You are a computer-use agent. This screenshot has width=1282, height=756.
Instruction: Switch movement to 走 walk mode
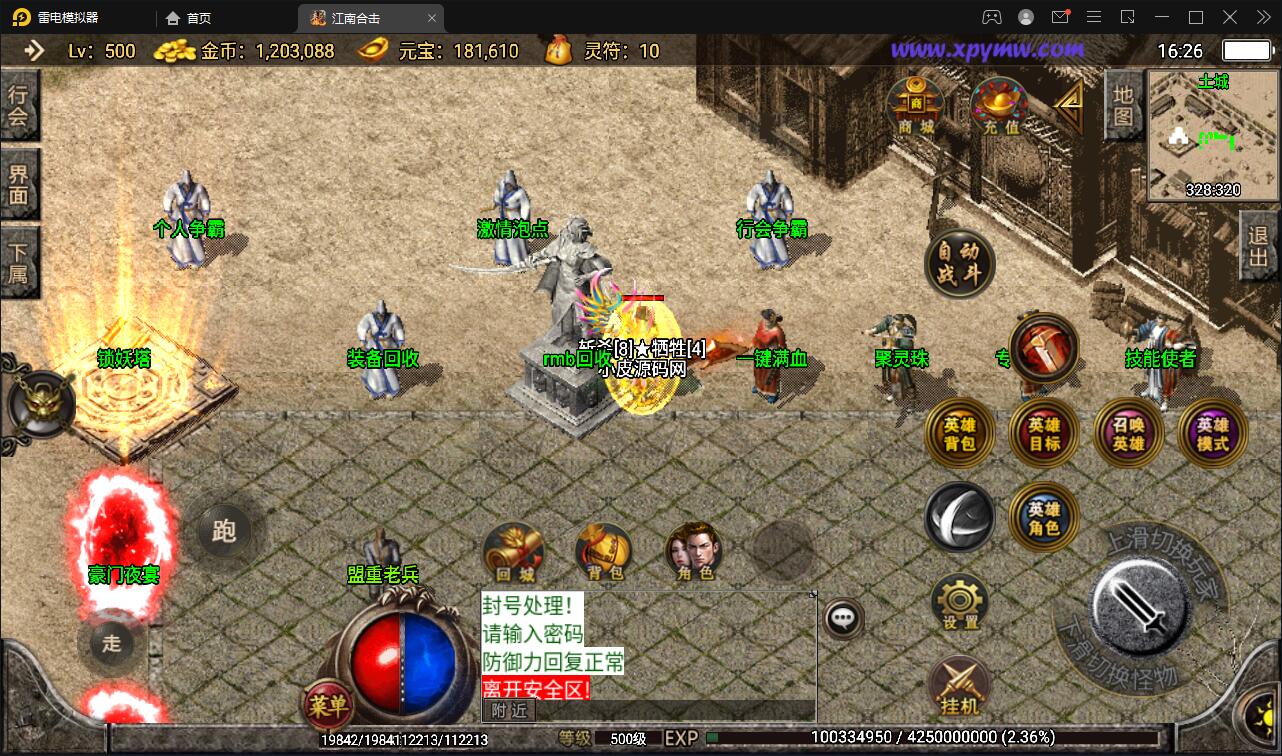pyautogui.click(x=112, y=645)
